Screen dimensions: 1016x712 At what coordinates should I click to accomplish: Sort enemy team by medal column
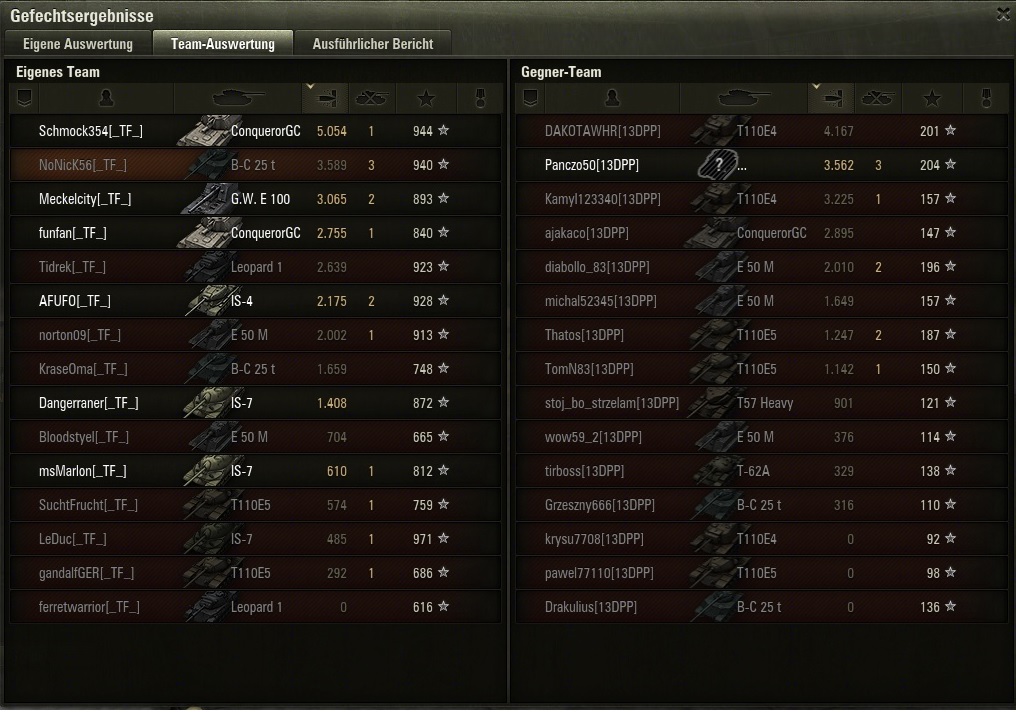click(985, 98)
